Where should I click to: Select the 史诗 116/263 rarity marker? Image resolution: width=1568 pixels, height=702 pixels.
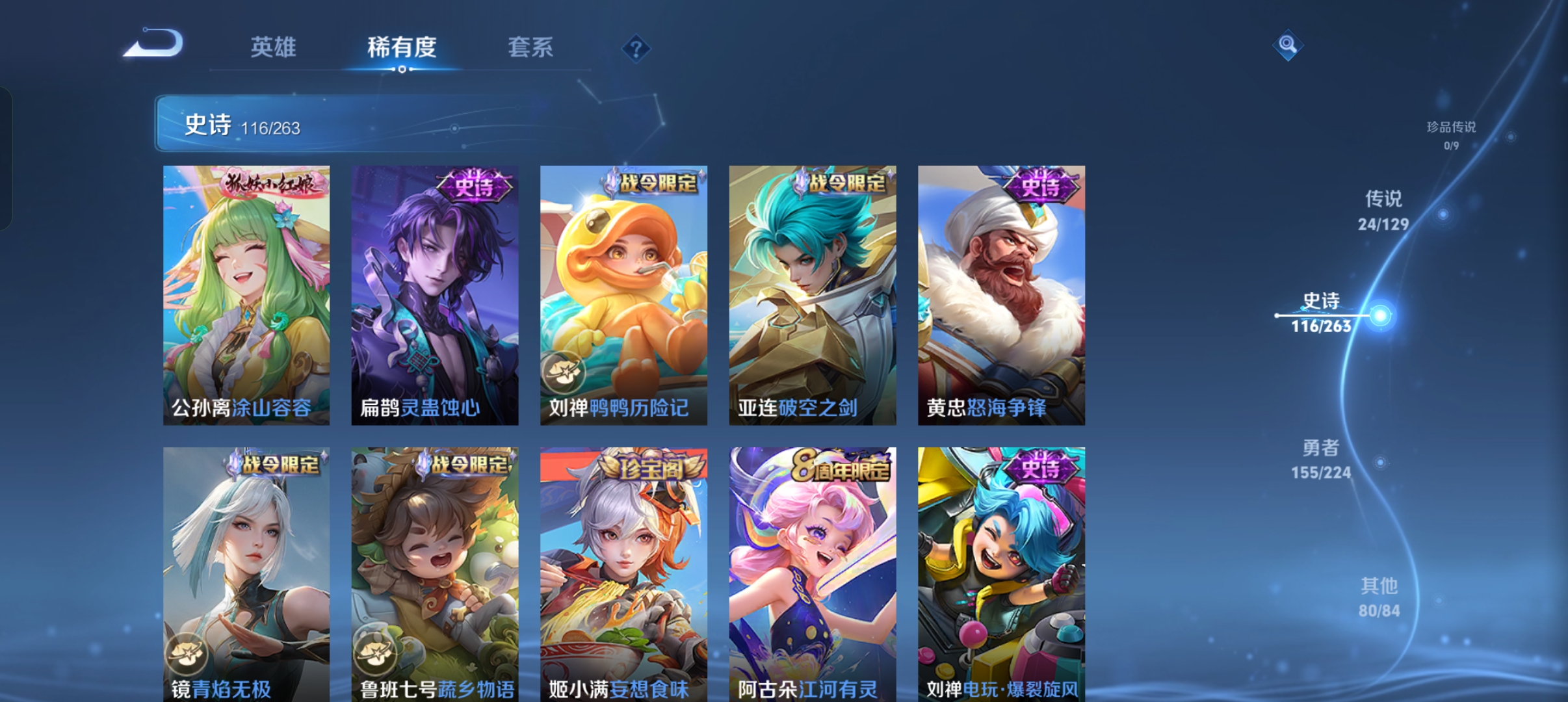click(x=1321, y=313)
